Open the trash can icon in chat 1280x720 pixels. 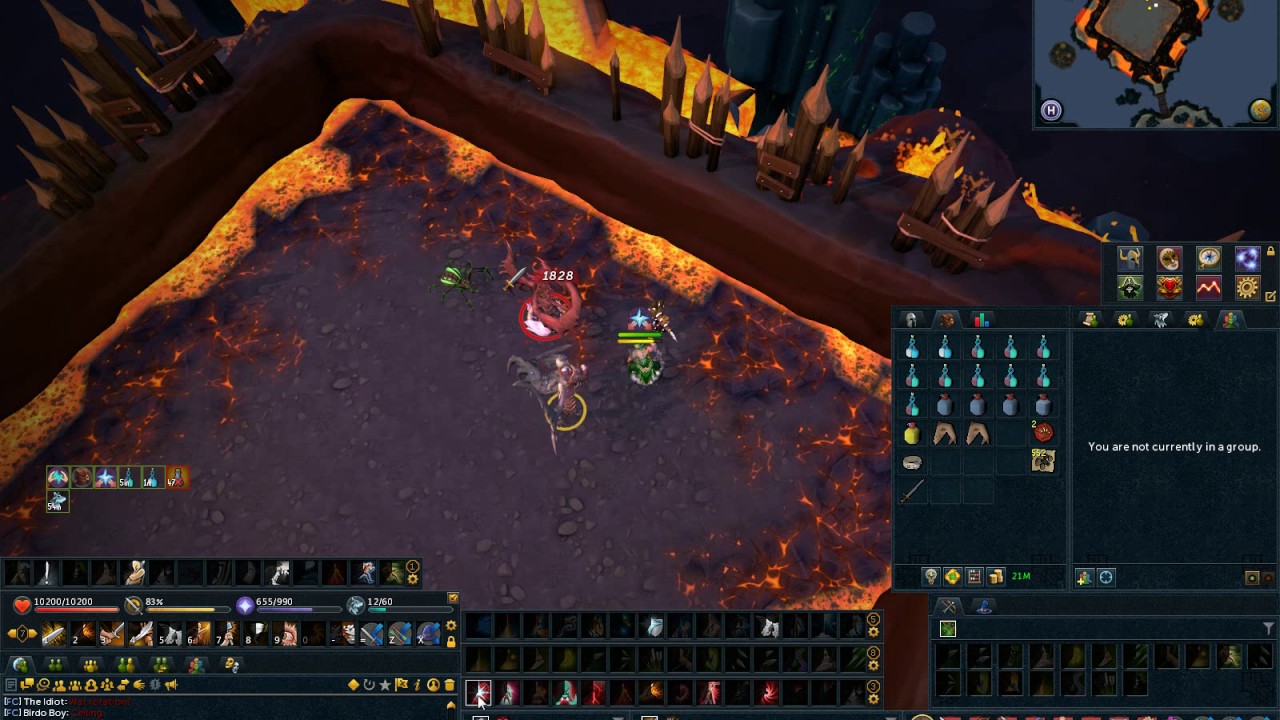(450, 685)
